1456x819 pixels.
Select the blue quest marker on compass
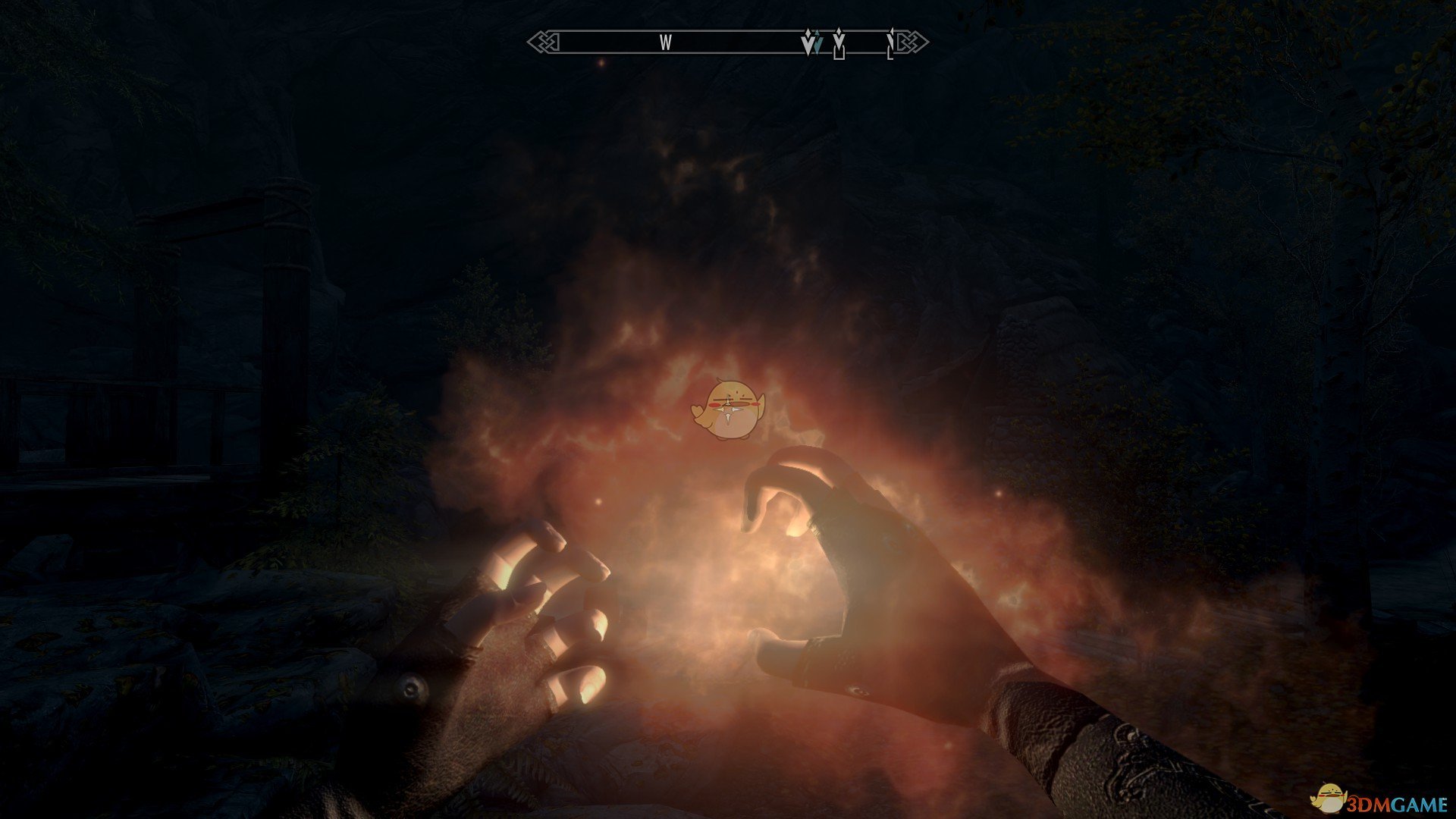pyautogui.click(x=817, y=45)
